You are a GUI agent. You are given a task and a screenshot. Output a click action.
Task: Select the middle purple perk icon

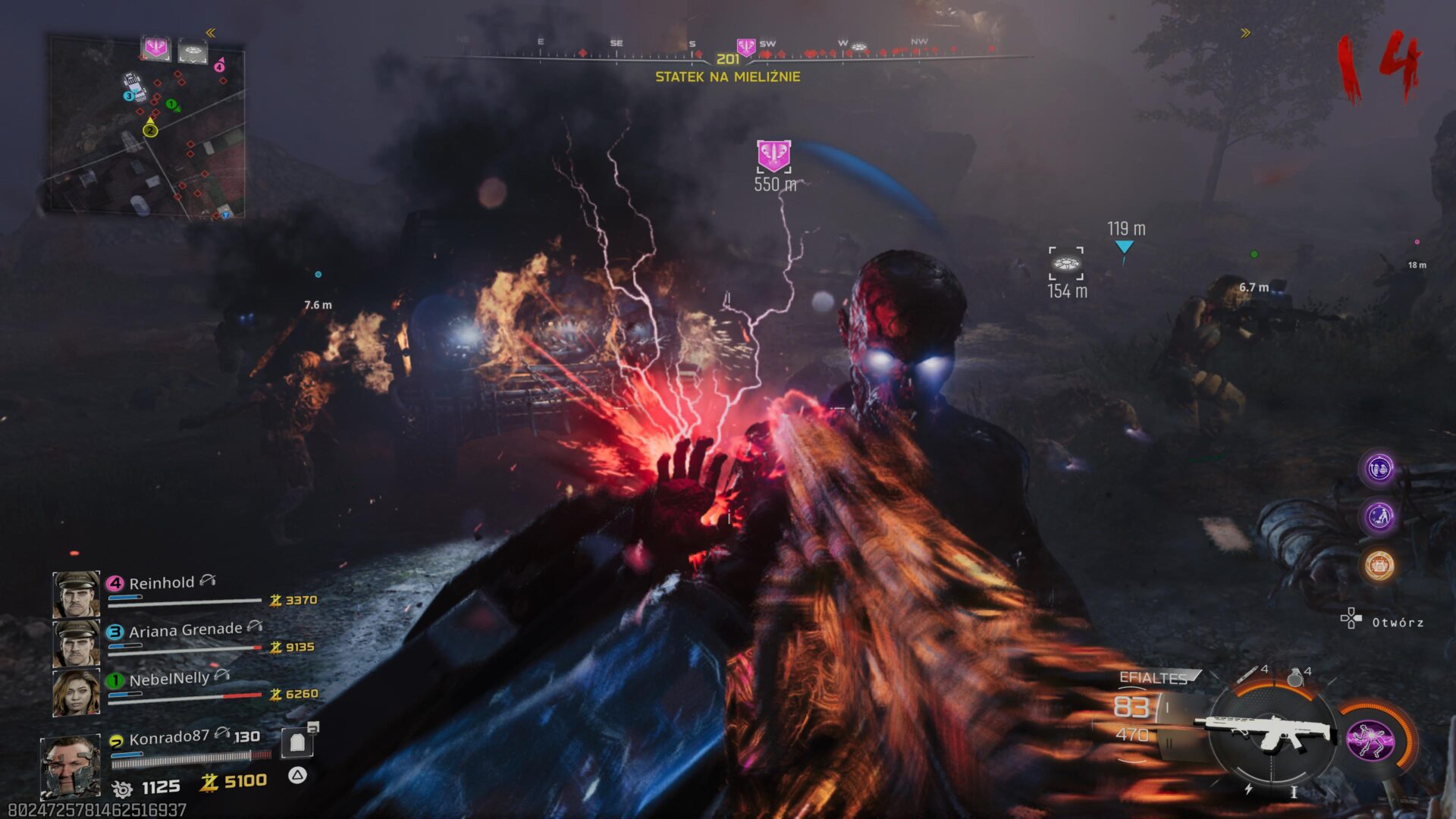pos(1379,517)
